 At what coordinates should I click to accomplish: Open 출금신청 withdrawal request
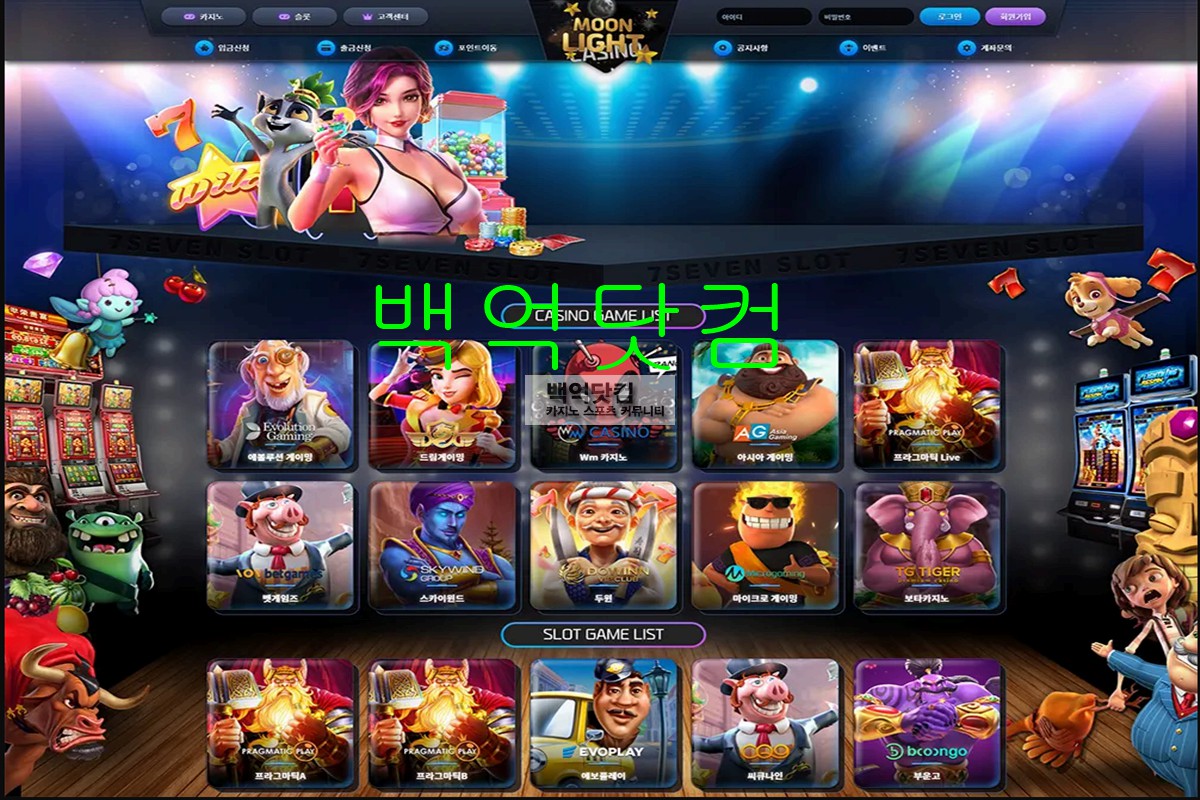point(345,48)
